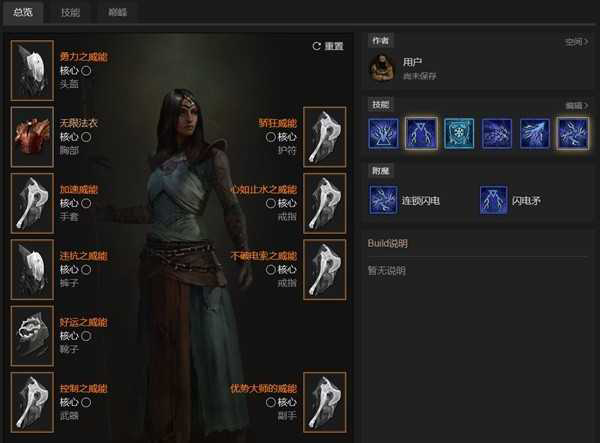Viewport: 600px width, 443px height.
Task: Select the 护符 amulet slot
Action: coord(324,137)
